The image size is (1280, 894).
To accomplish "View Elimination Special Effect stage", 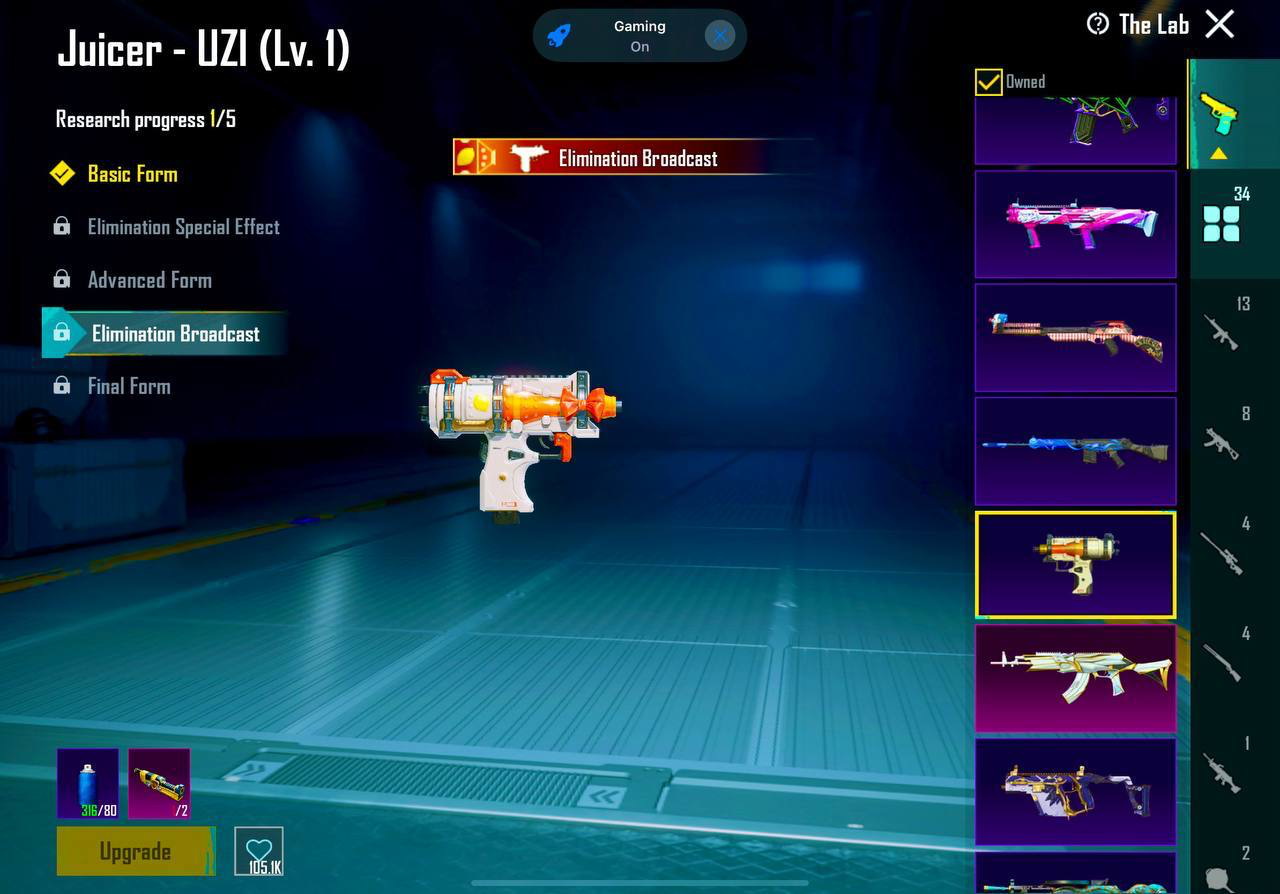I will click(183, 227).
